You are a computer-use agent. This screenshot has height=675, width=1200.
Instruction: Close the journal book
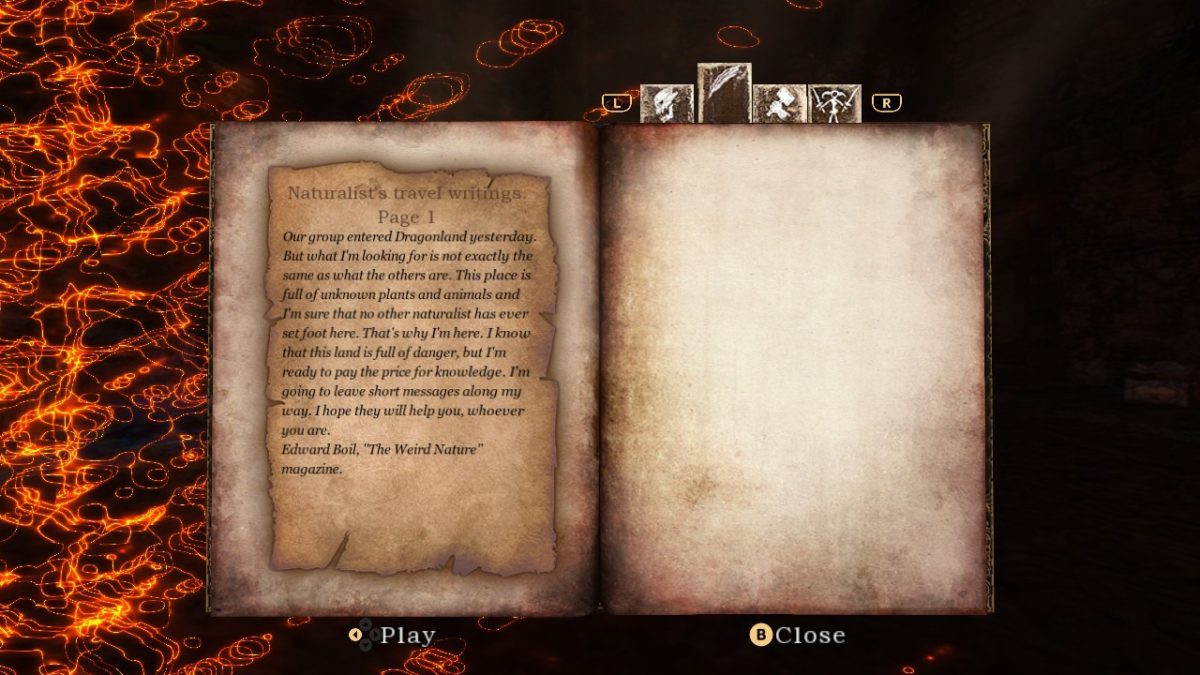click(797, 635)
